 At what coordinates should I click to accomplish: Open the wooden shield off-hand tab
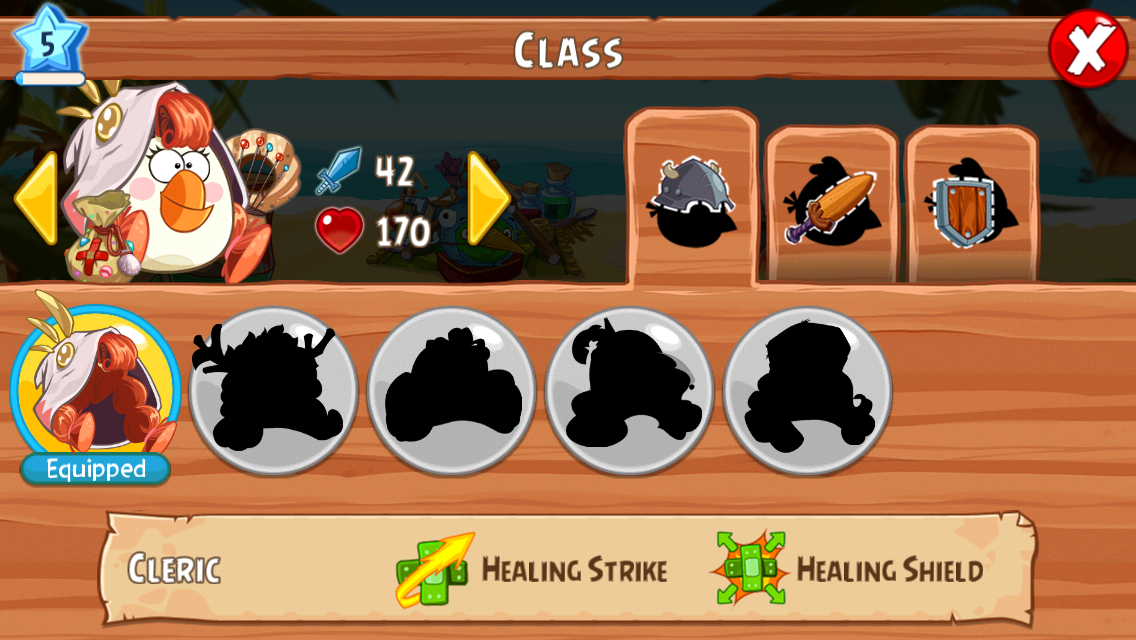tap(971, 207)
